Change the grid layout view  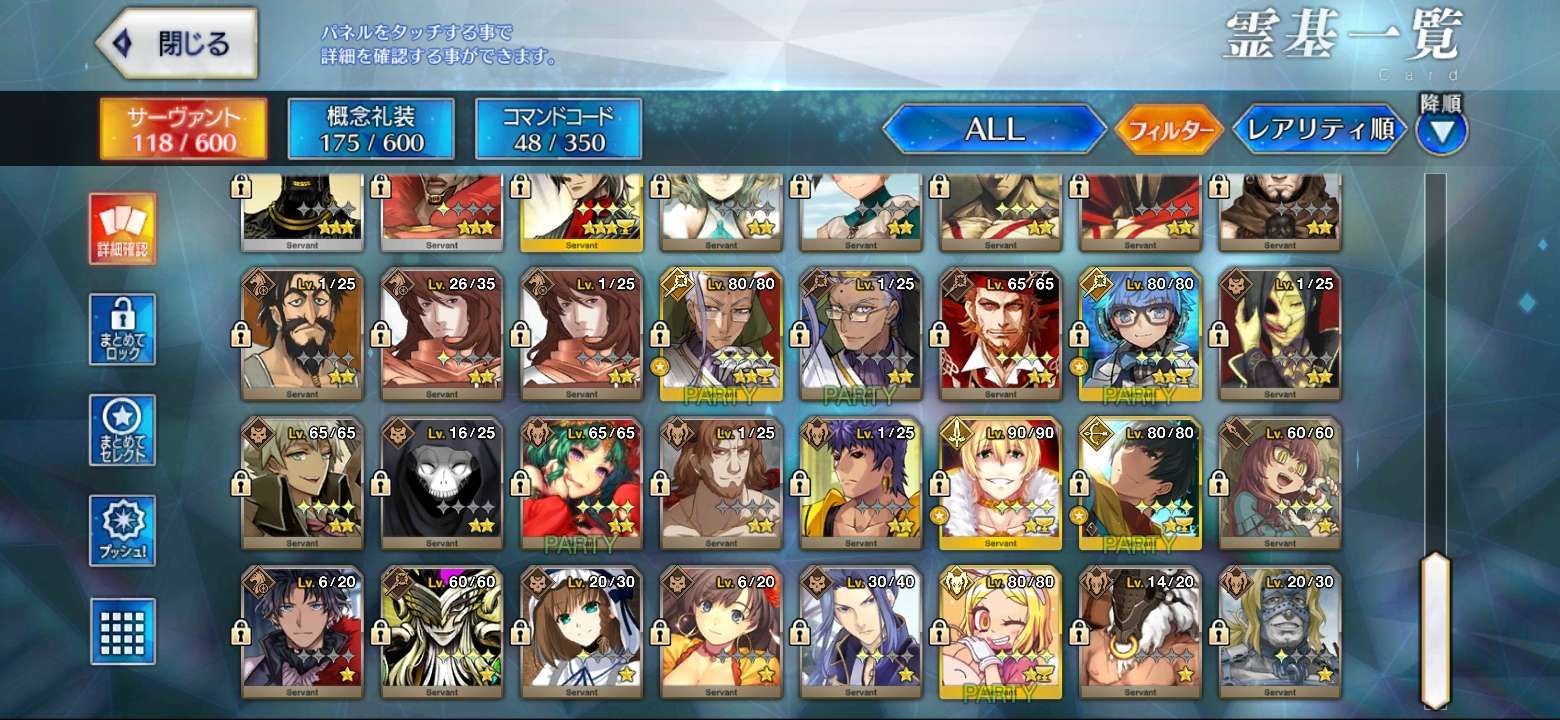coord(122,631)
